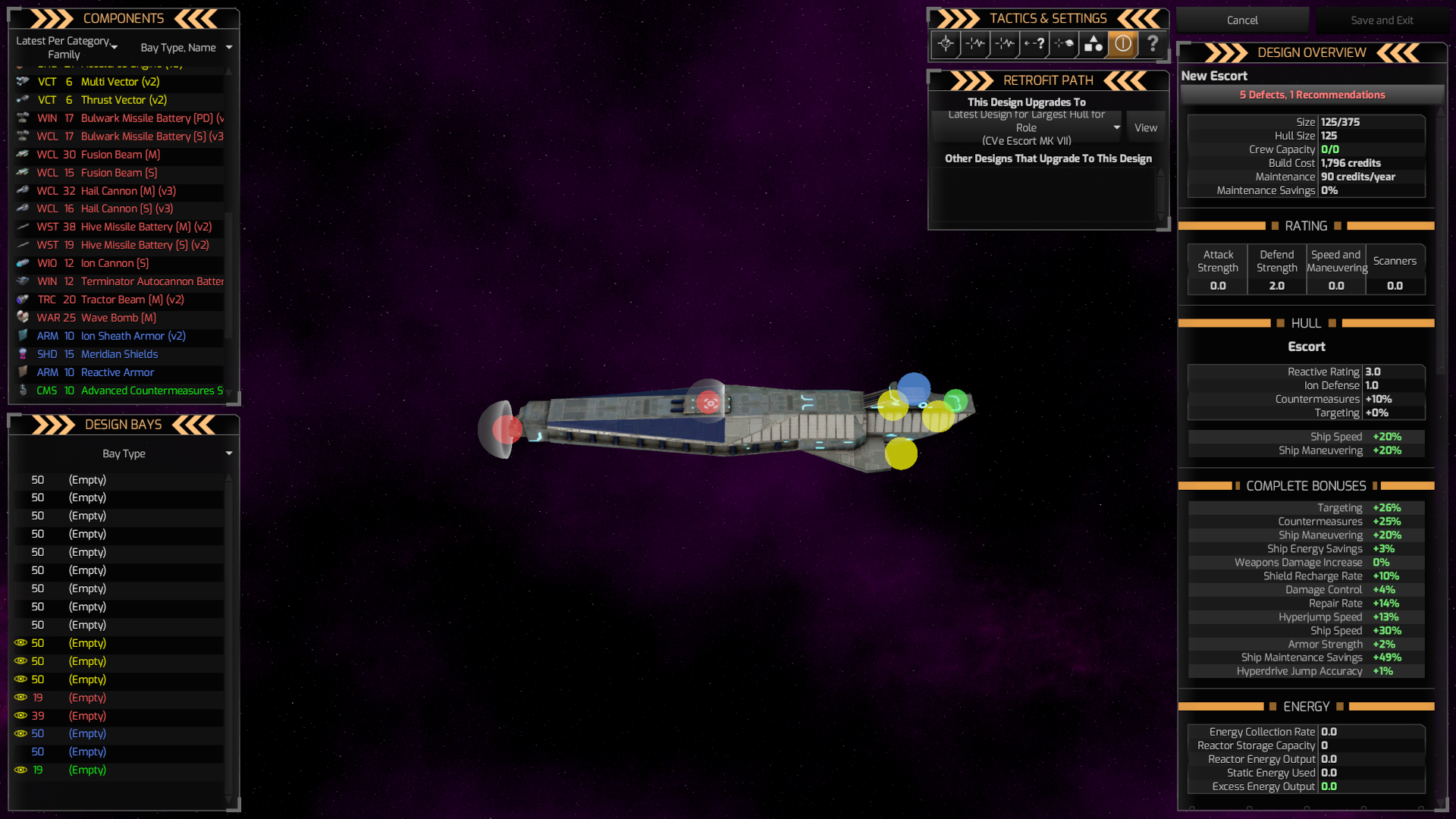Select the targeting crosshair tool in Tactics & Settings
This screenshot has width=1456, height=819.
[x=946, y=44]
